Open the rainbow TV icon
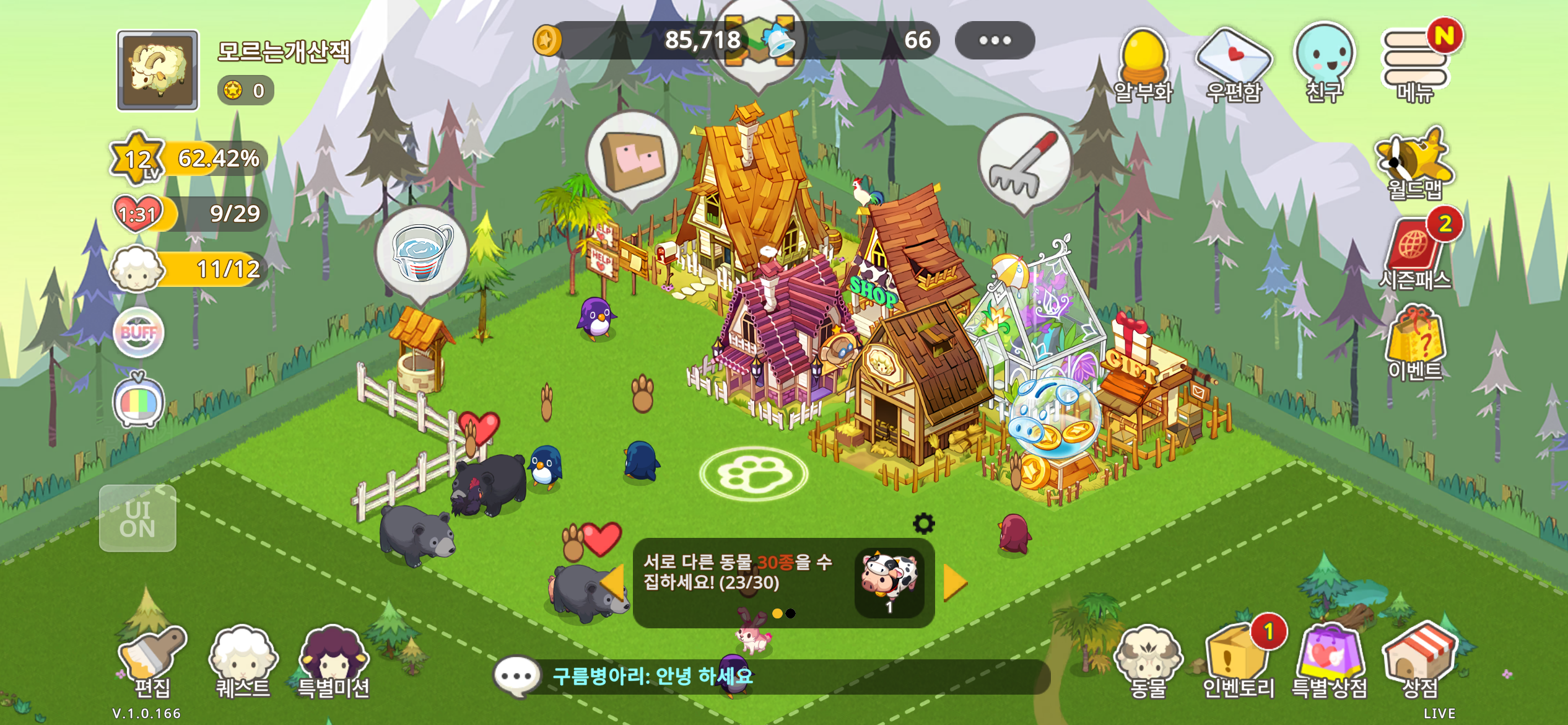The height and width of the screenshot is (725, 1568). [x=139, y=402]
